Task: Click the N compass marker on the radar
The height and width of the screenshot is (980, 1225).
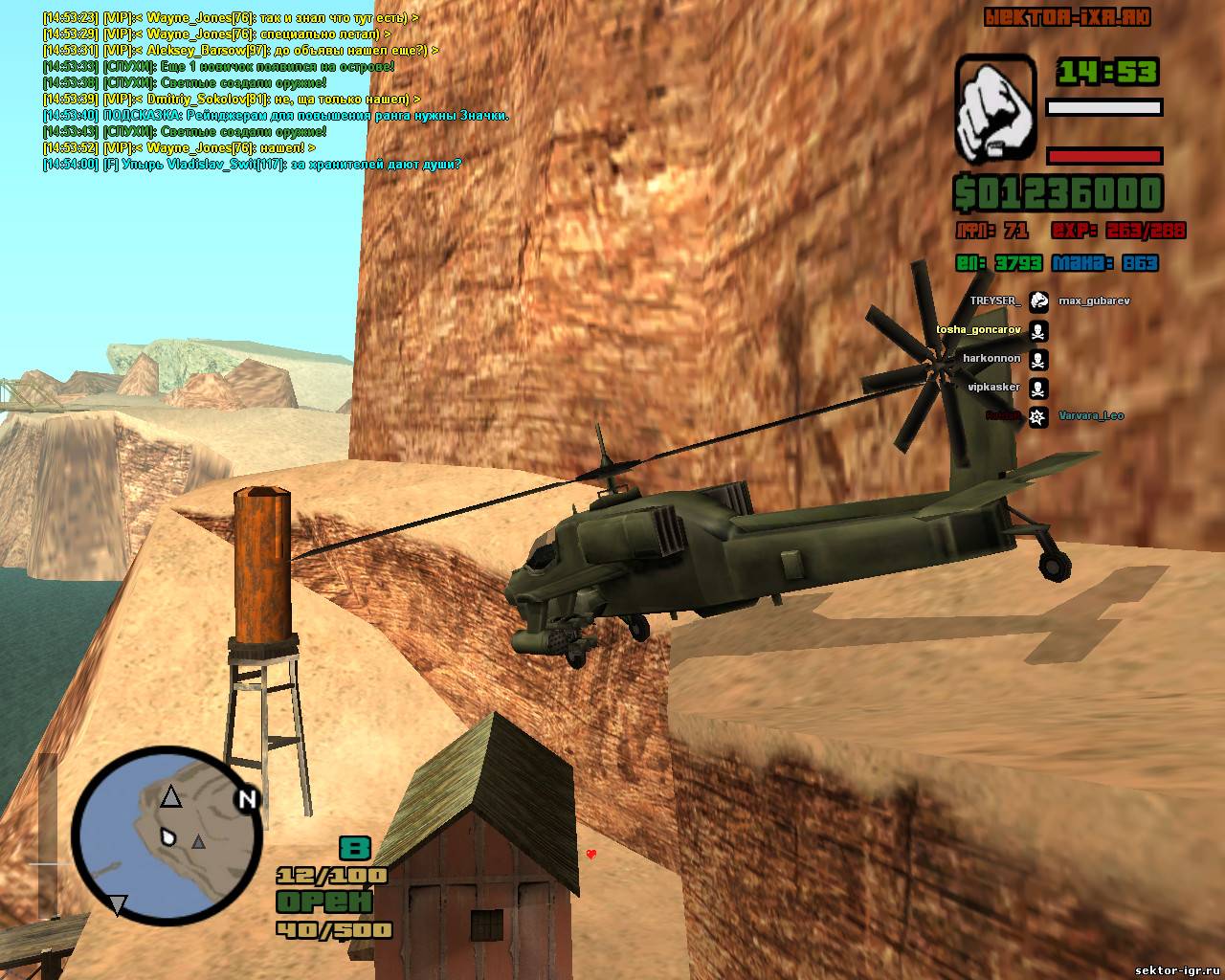Action: coord(248,799)
